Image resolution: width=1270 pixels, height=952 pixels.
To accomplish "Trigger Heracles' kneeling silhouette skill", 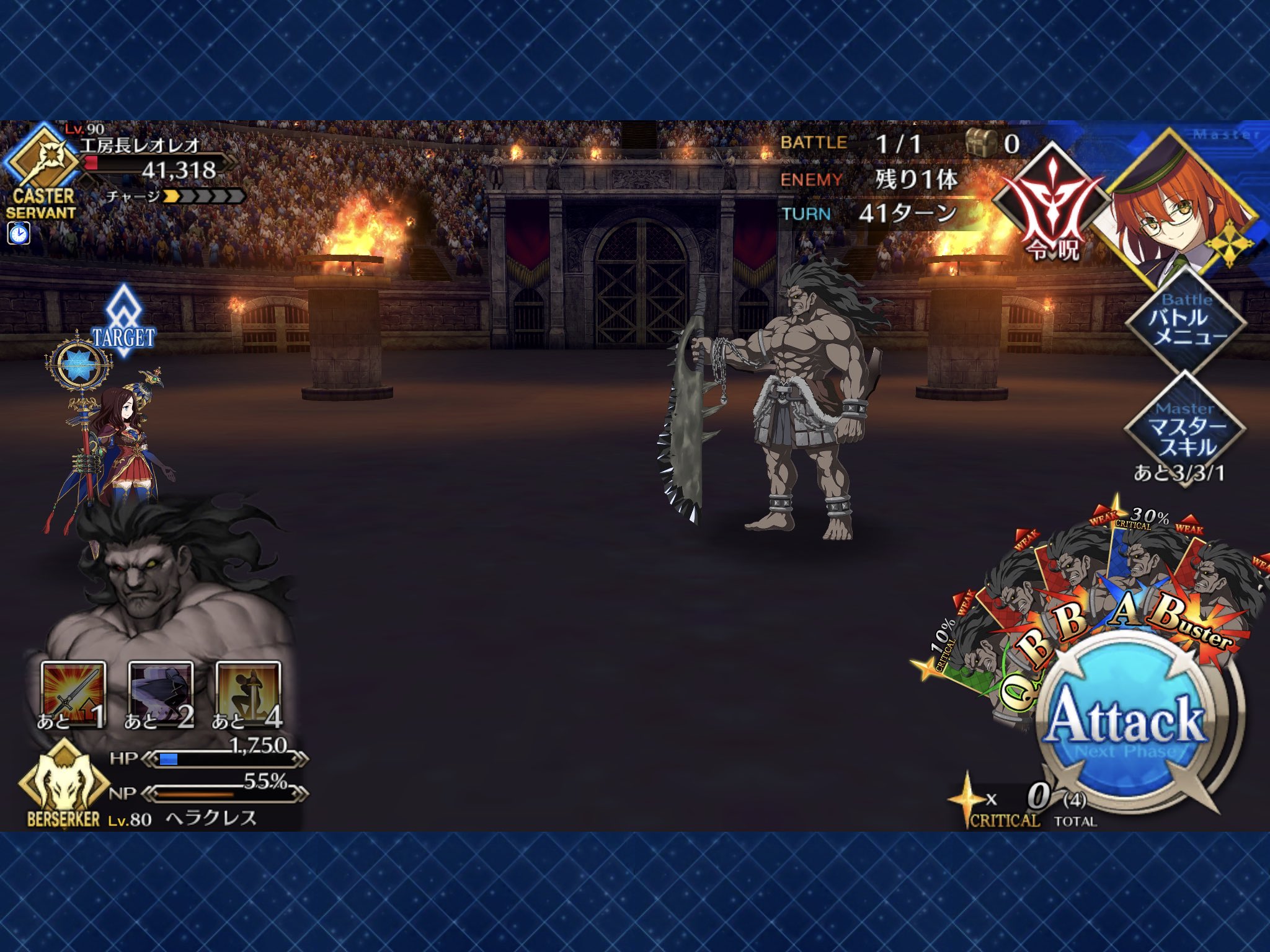I will [248, 695].
